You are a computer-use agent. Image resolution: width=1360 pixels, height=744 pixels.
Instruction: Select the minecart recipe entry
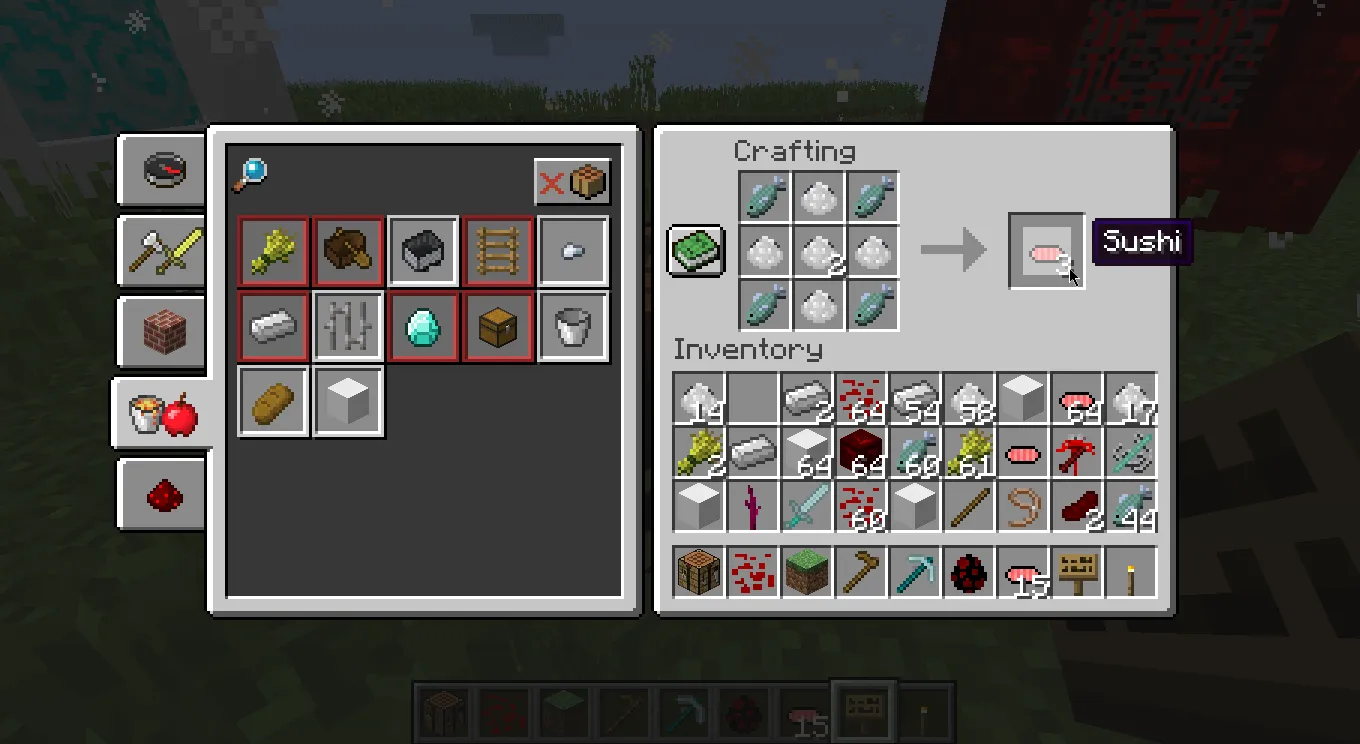click(423, 250)
